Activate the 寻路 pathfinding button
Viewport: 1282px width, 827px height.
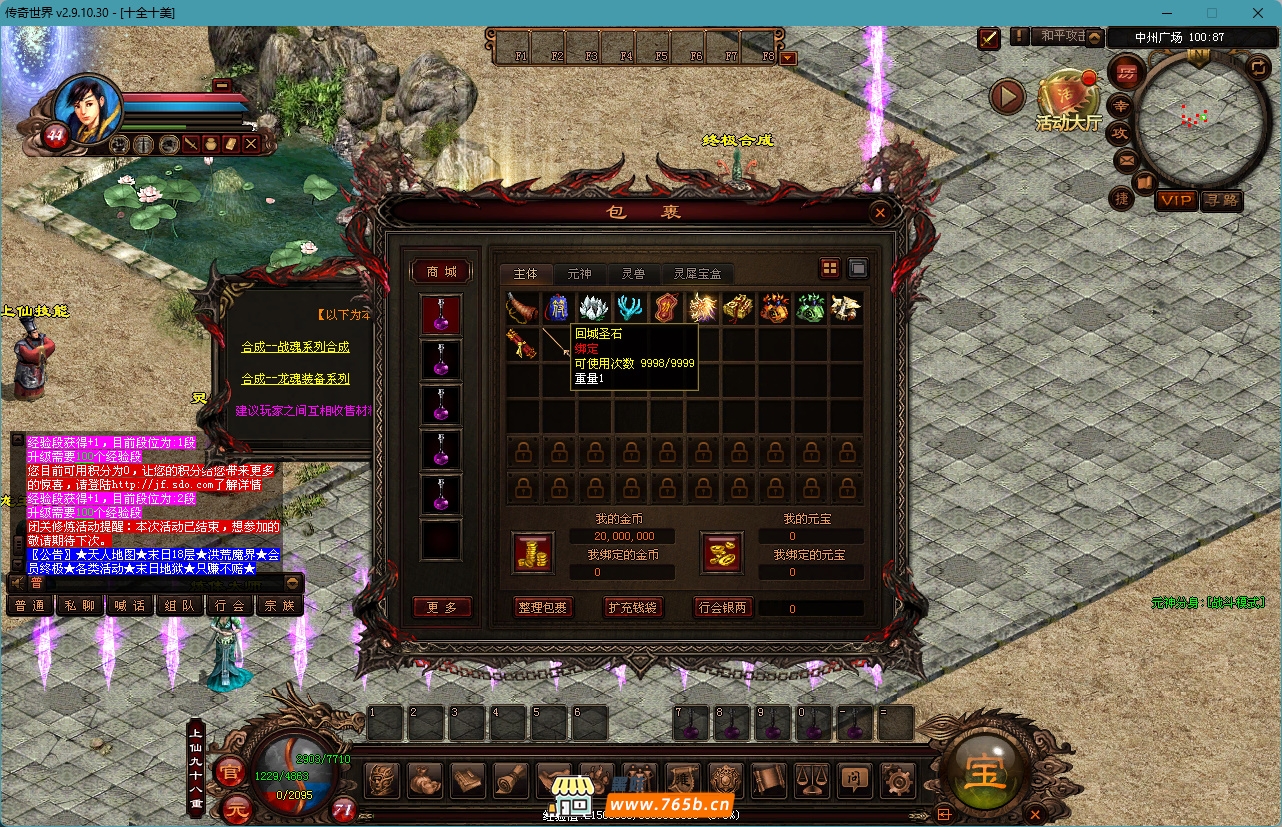(1221, 200)
